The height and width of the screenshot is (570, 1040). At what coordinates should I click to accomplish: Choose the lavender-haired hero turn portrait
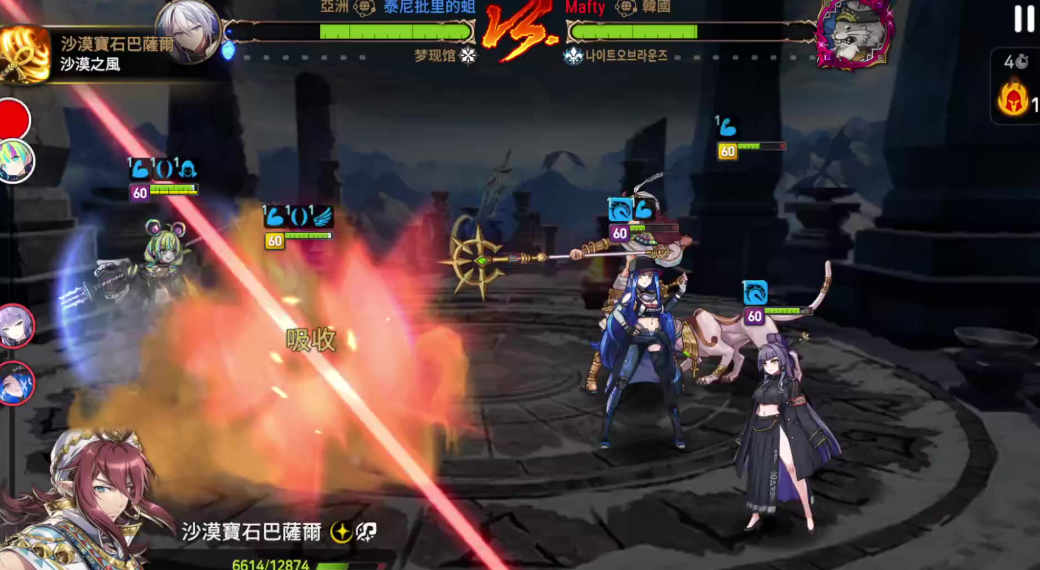tap(16, 326)
